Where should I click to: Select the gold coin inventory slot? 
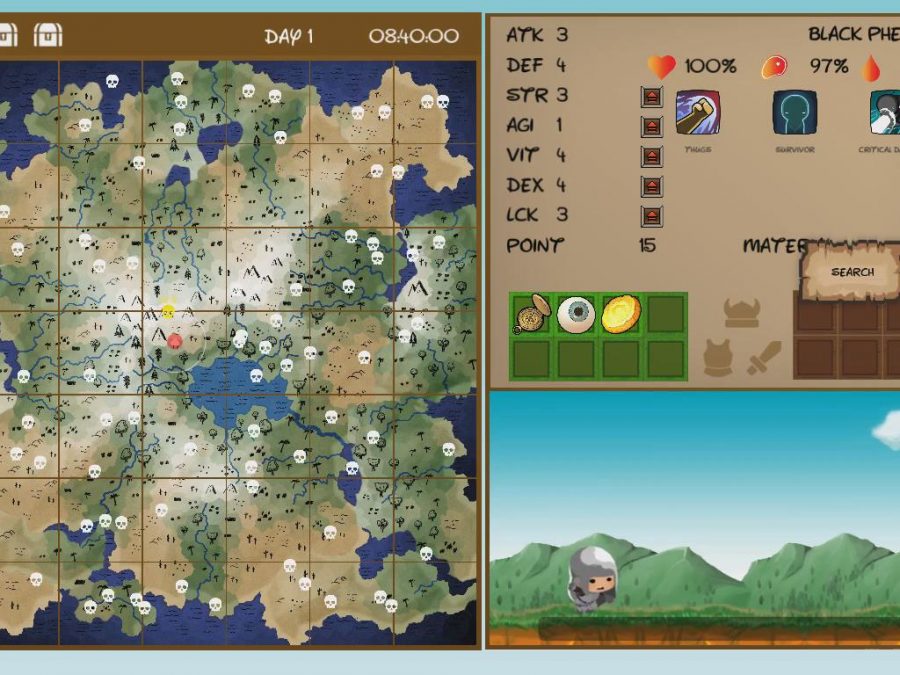[x=620, y=314]
